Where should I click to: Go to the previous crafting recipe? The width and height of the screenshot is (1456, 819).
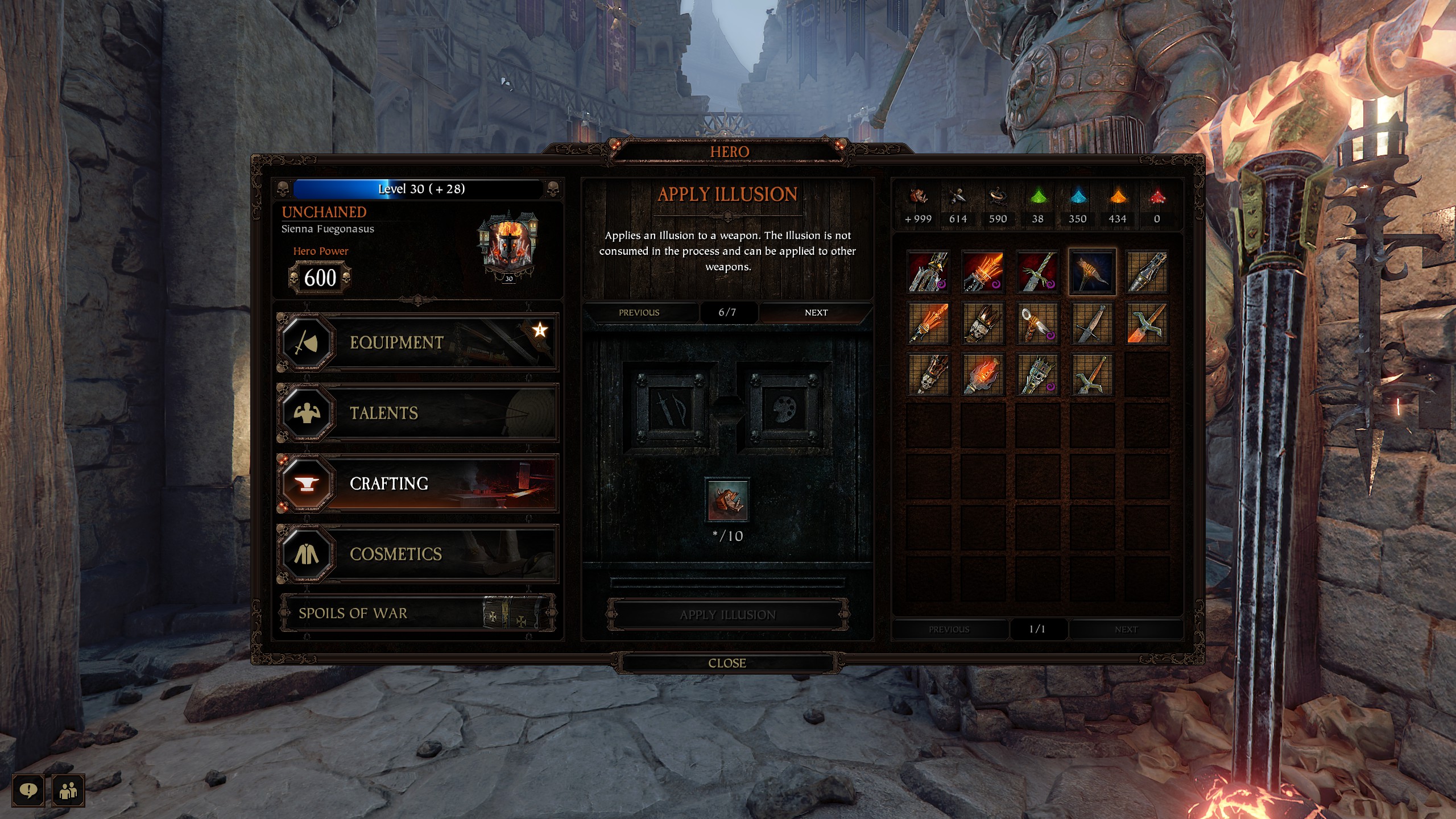[639, 312]
